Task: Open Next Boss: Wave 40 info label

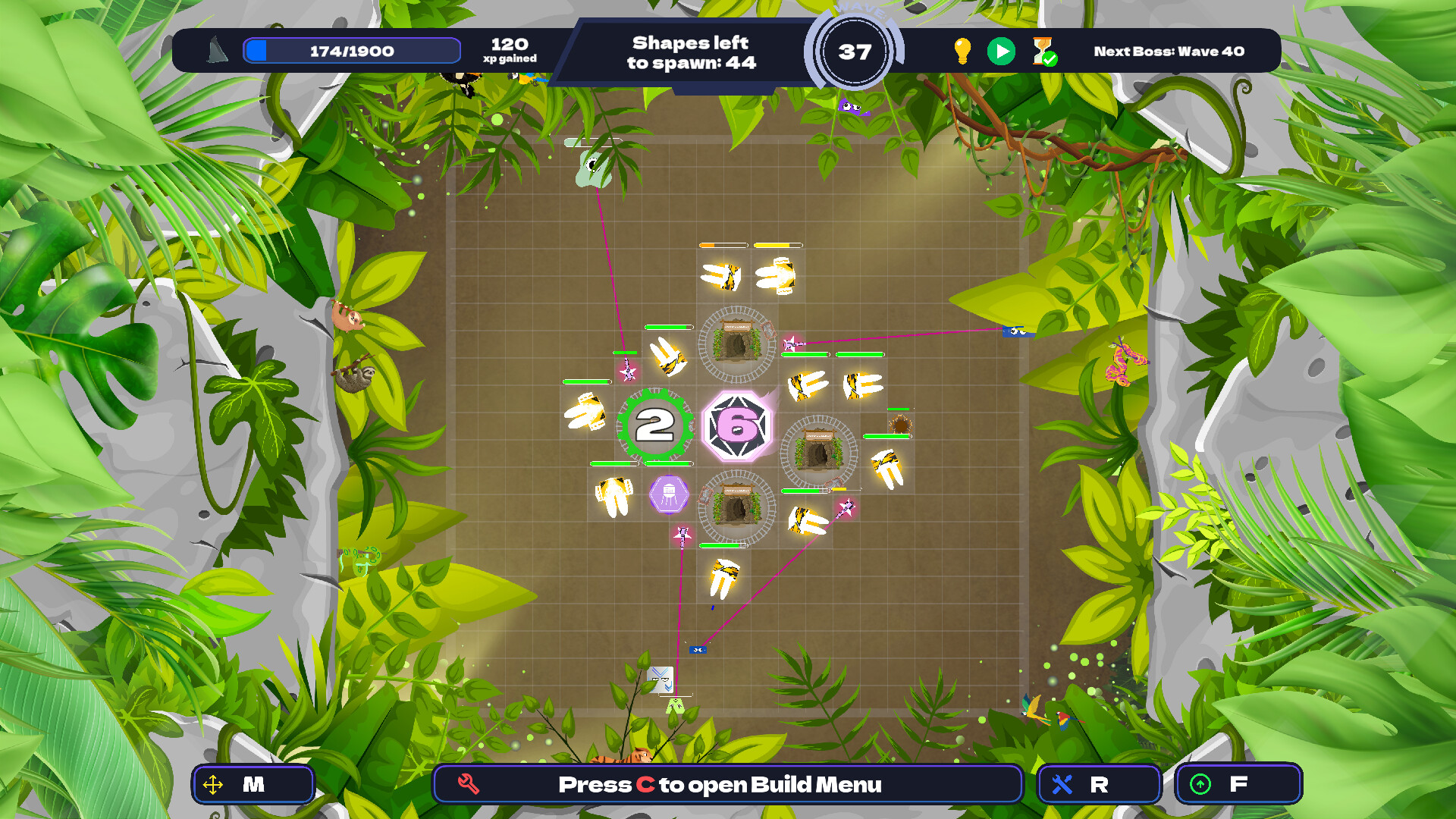Action: coord(1167,52)
